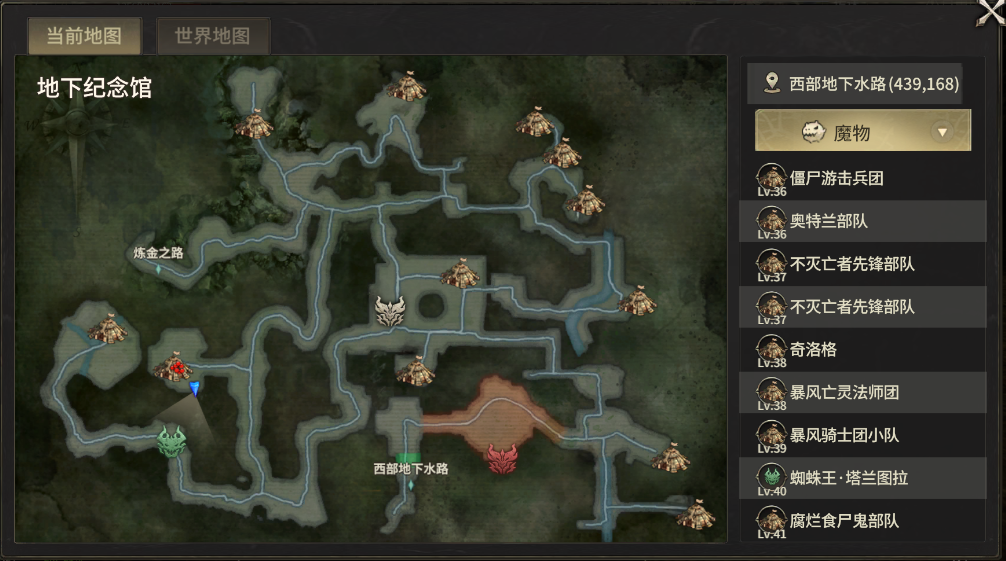The image size is (1006, 561).
Task: Click the red boss marker on the map
Action: click(x=502, y=459)
